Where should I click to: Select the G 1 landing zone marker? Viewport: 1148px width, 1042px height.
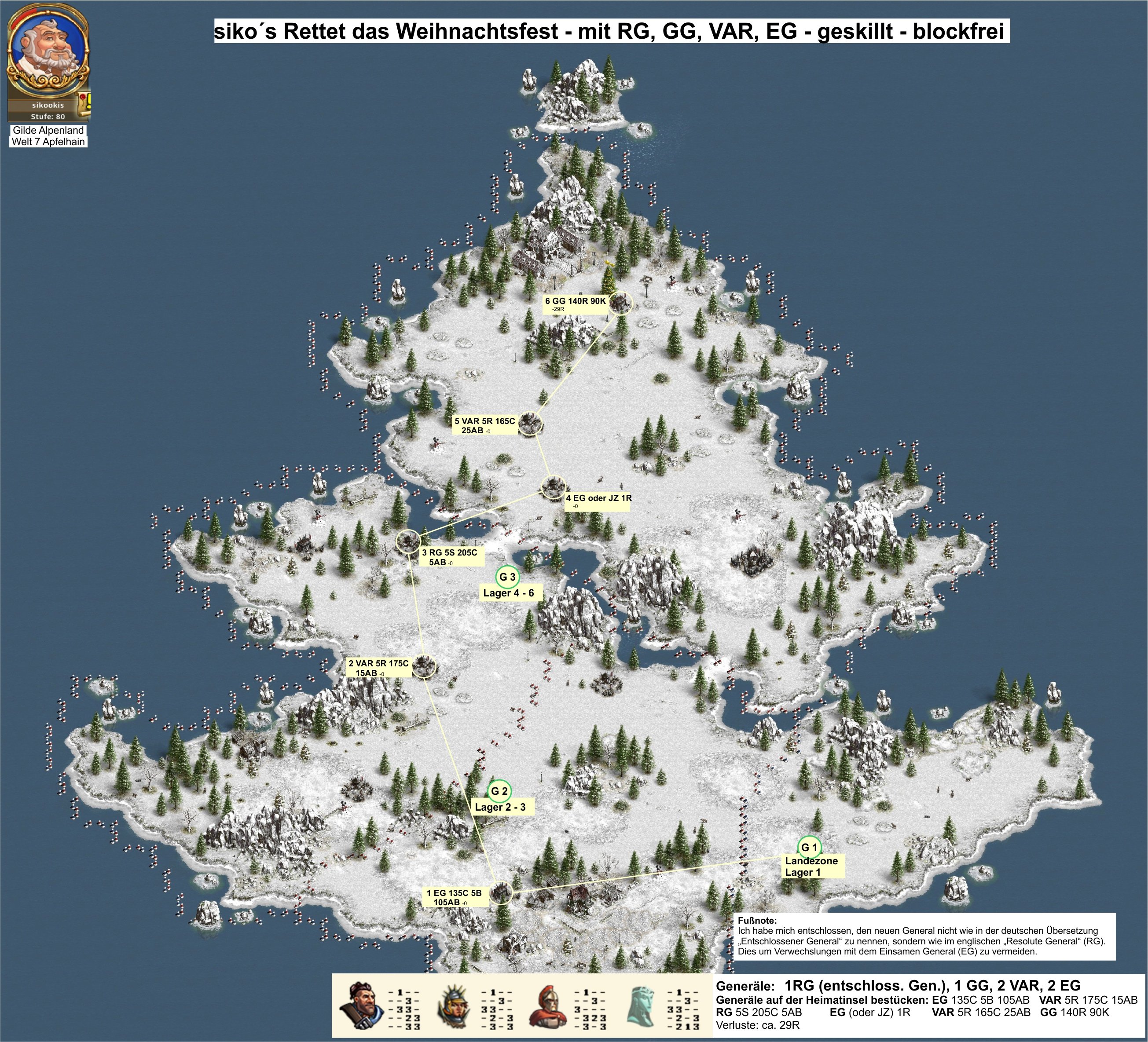tap(809, 848)
